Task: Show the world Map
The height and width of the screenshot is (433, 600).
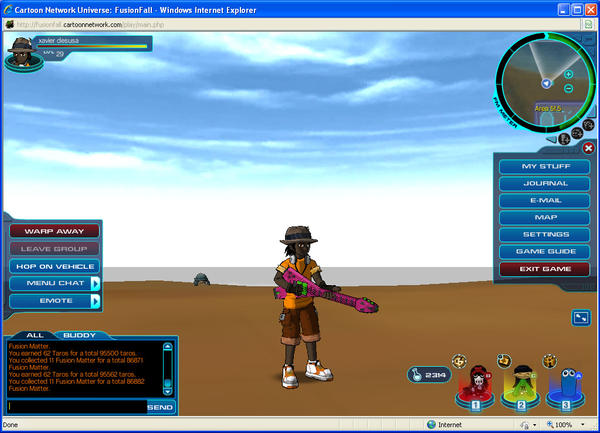Action: [x=545, y=217]
